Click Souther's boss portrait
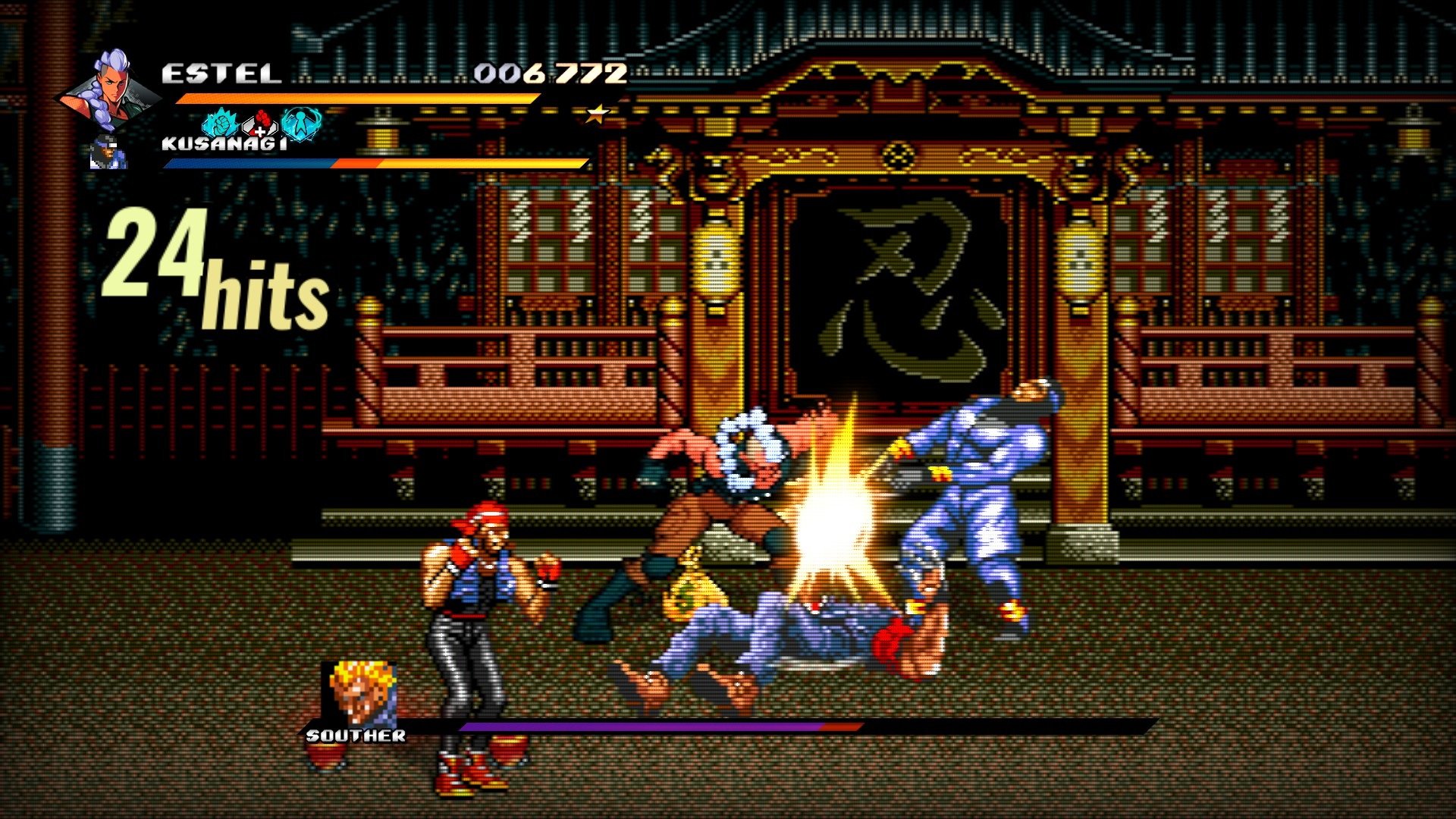Screen dimensions: 1456x819 358,694
